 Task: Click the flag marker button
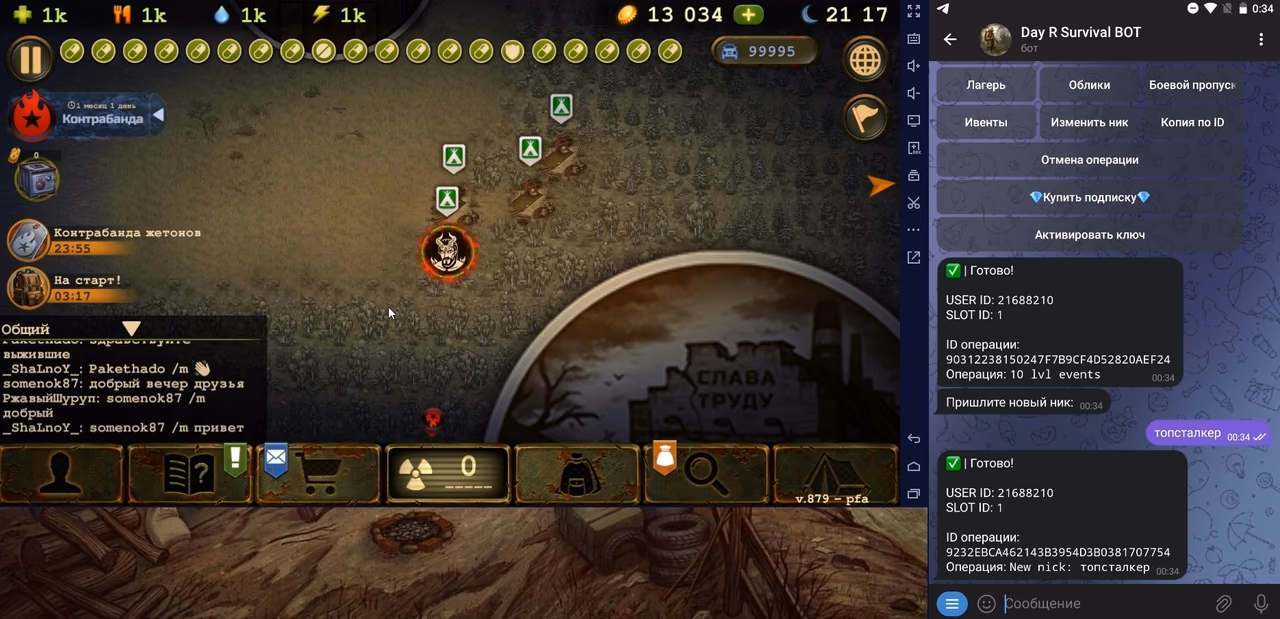click(865, 117)
